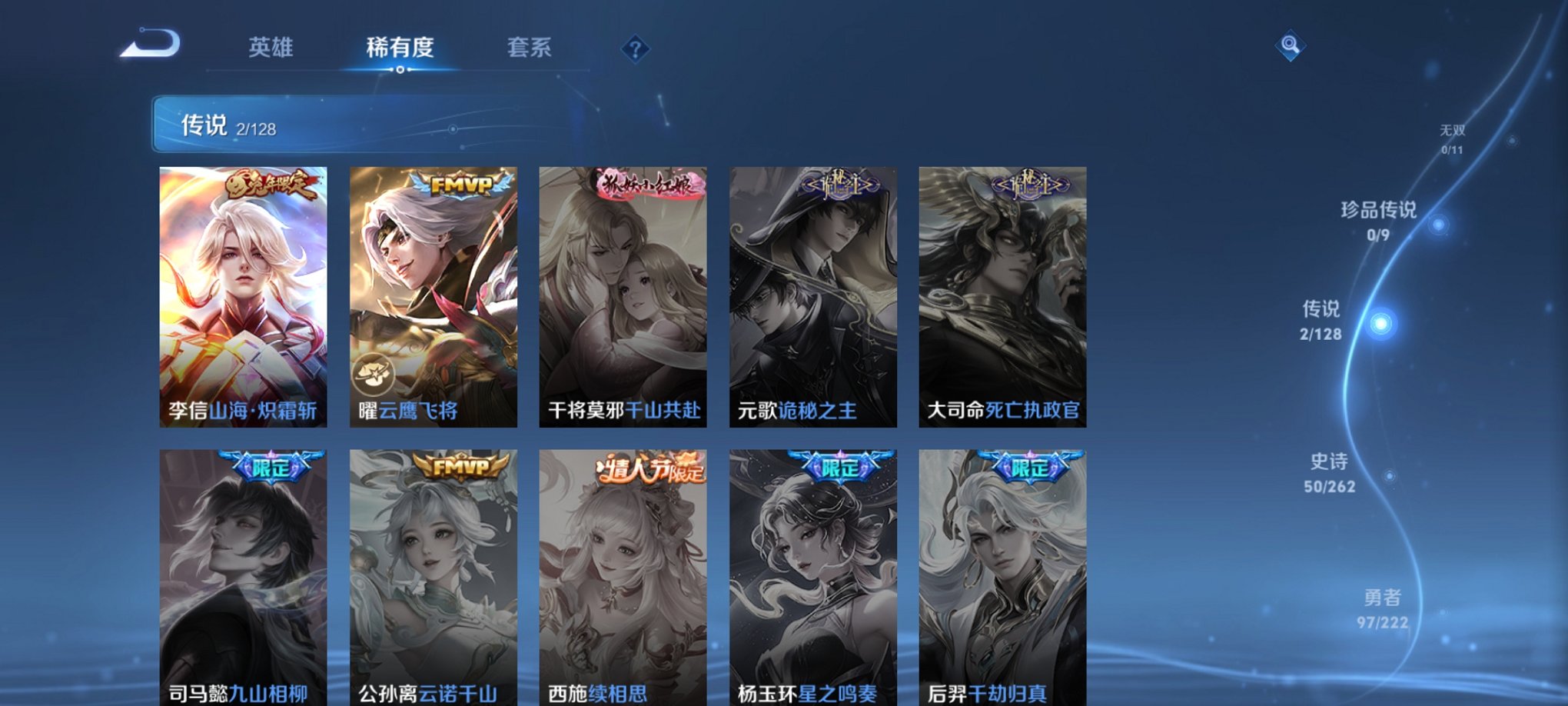This screenshot has width=1568, height=706.
Task: Open the 套系 tab
Action: [x=530, y=48]
